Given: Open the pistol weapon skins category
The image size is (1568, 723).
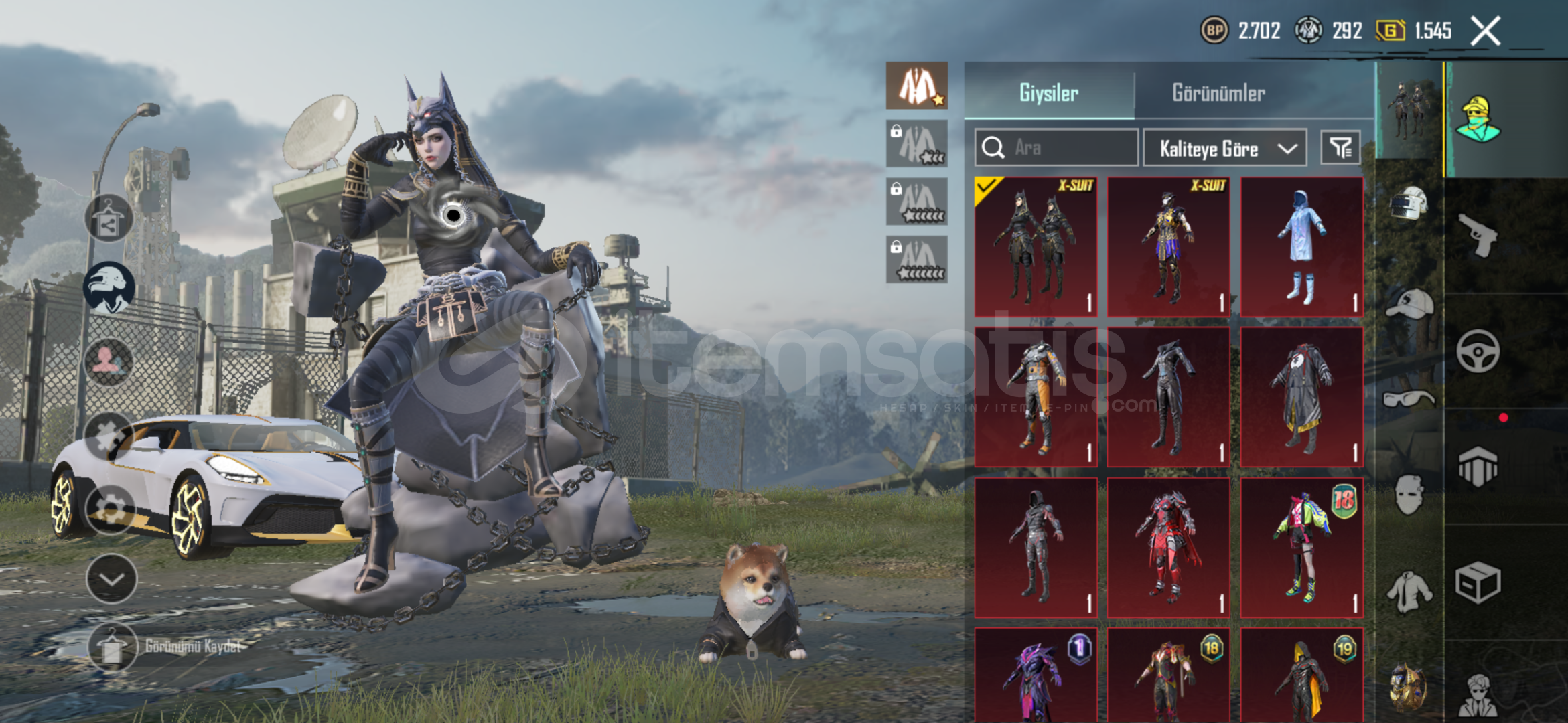Looking at the screenshot, I should [1478, 234].
